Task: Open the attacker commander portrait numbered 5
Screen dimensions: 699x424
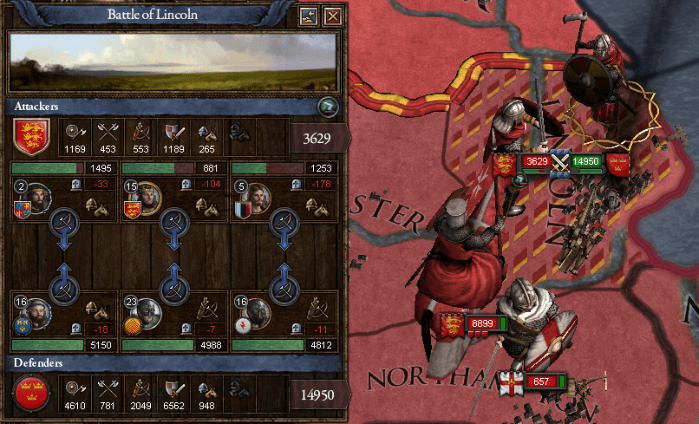Action: coord(255,198)
